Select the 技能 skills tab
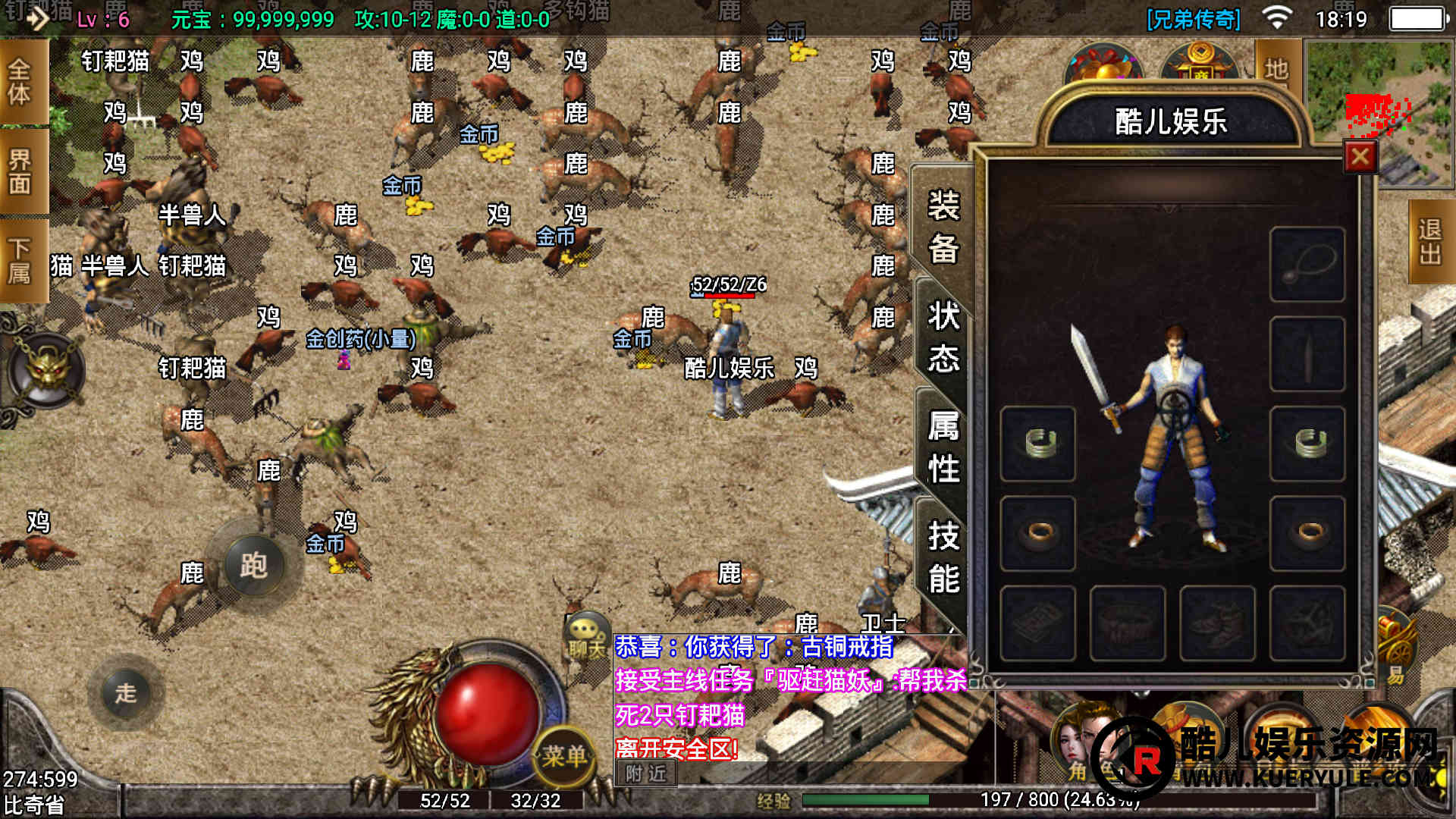This screenshot has width=1456, height=819. click(943, 557)
